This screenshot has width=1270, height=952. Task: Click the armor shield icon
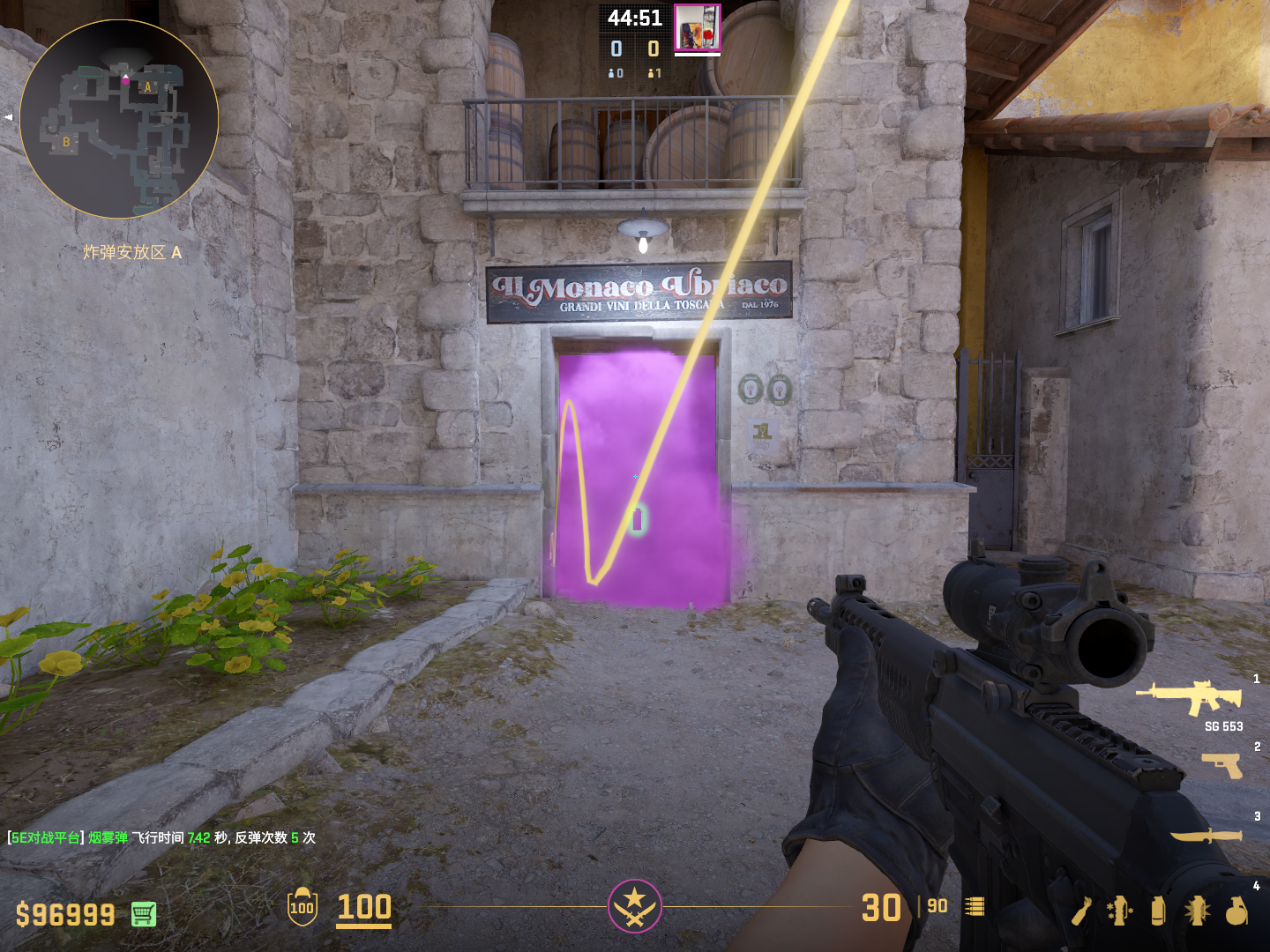(302, 907)
